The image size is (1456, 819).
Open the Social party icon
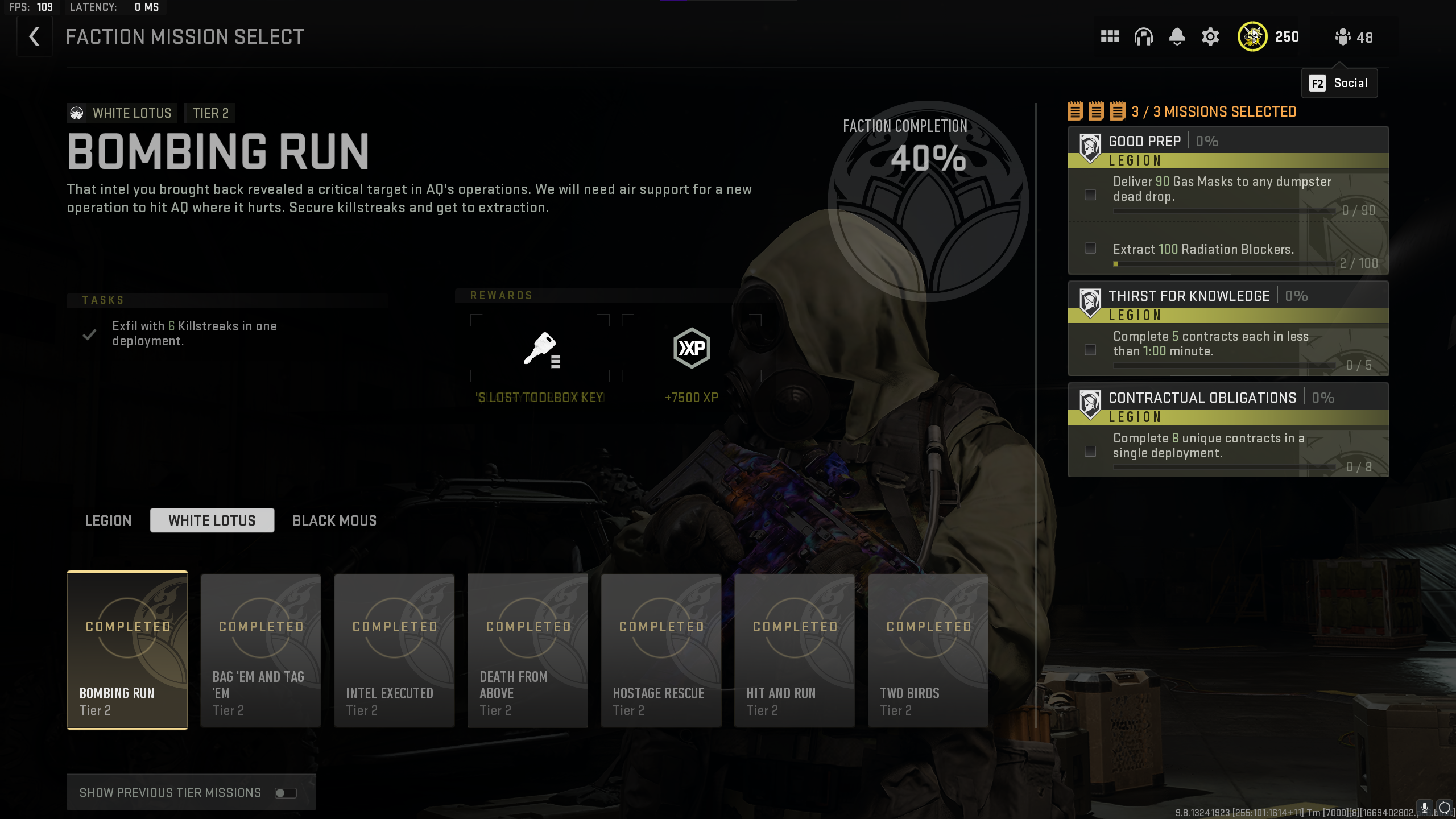[x=1353, y=38]
